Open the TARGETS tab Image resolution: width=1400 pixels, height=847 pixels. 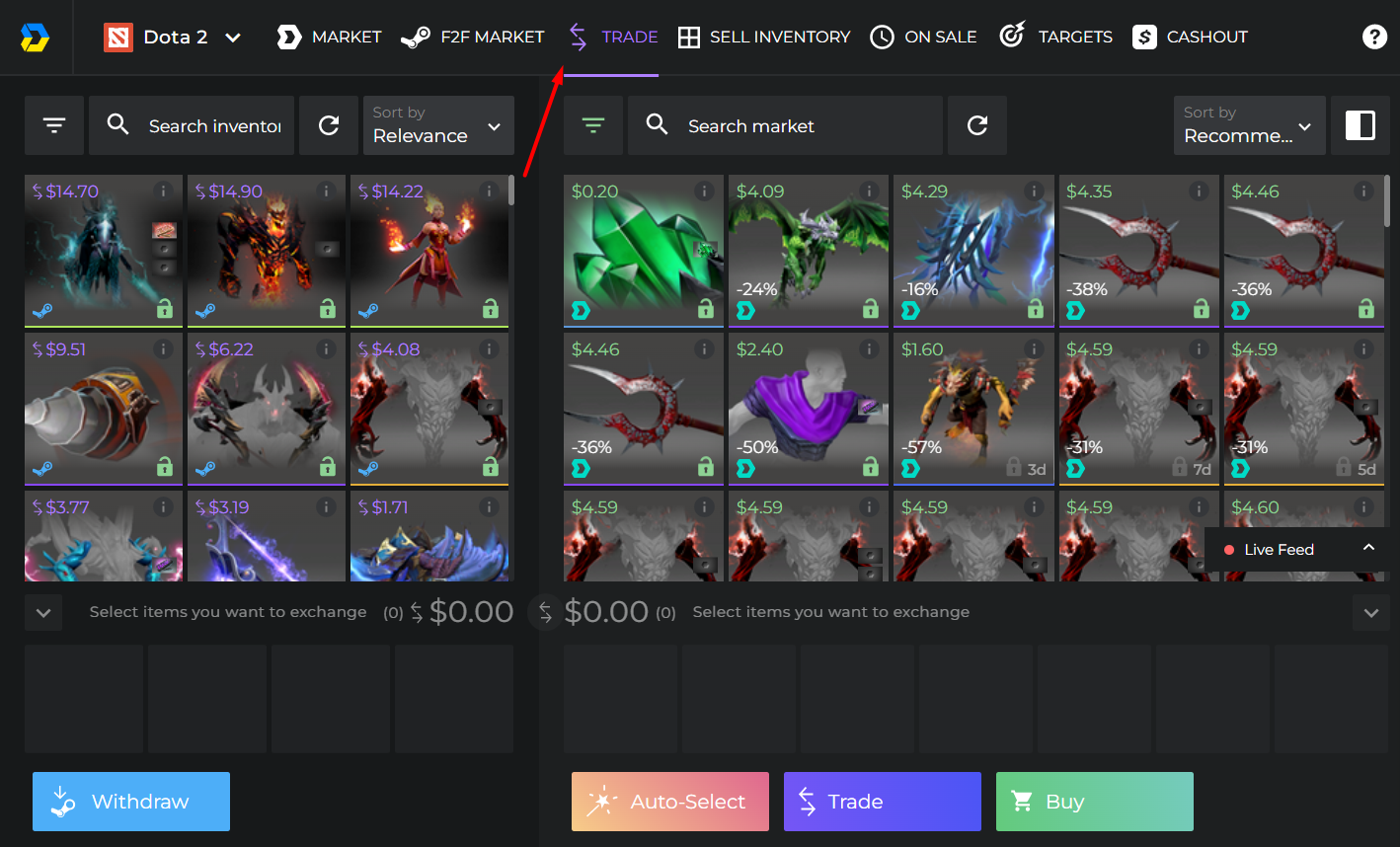tap(1054, 37)
